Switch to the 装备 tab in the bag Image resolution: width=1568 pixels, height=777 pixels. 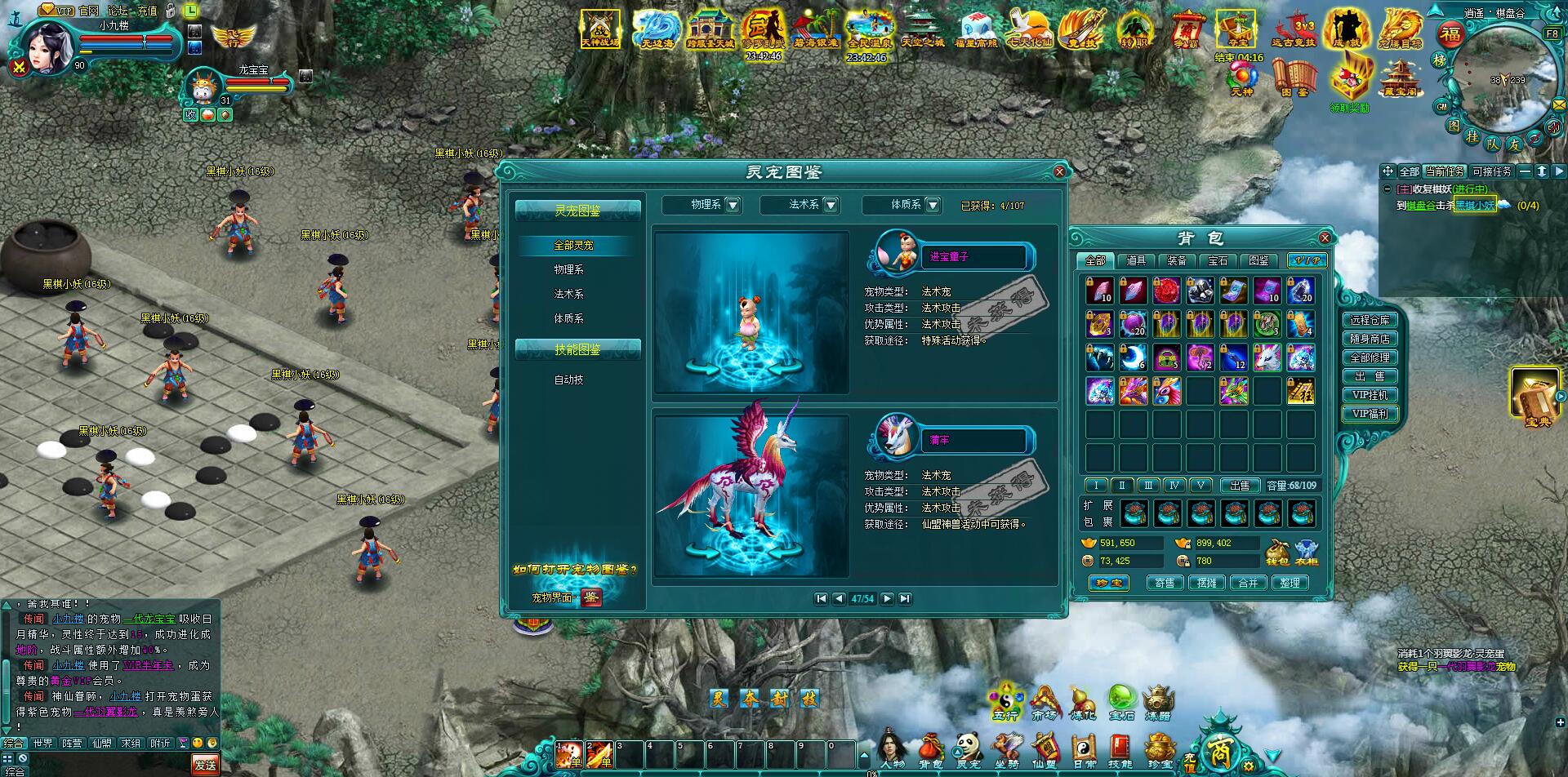point(1177,260)
